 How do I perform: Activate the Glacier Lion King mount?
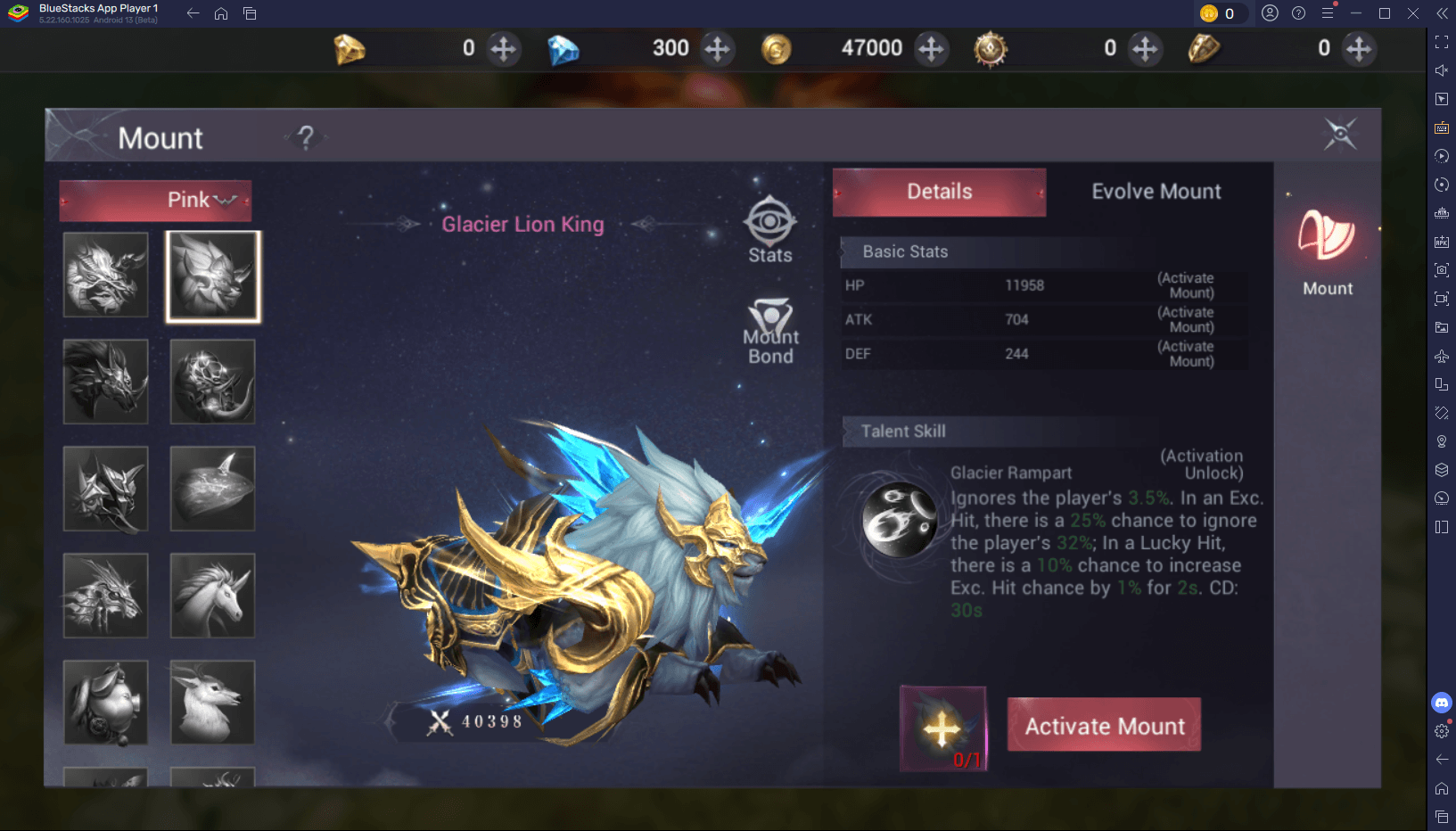(1104, 725)
